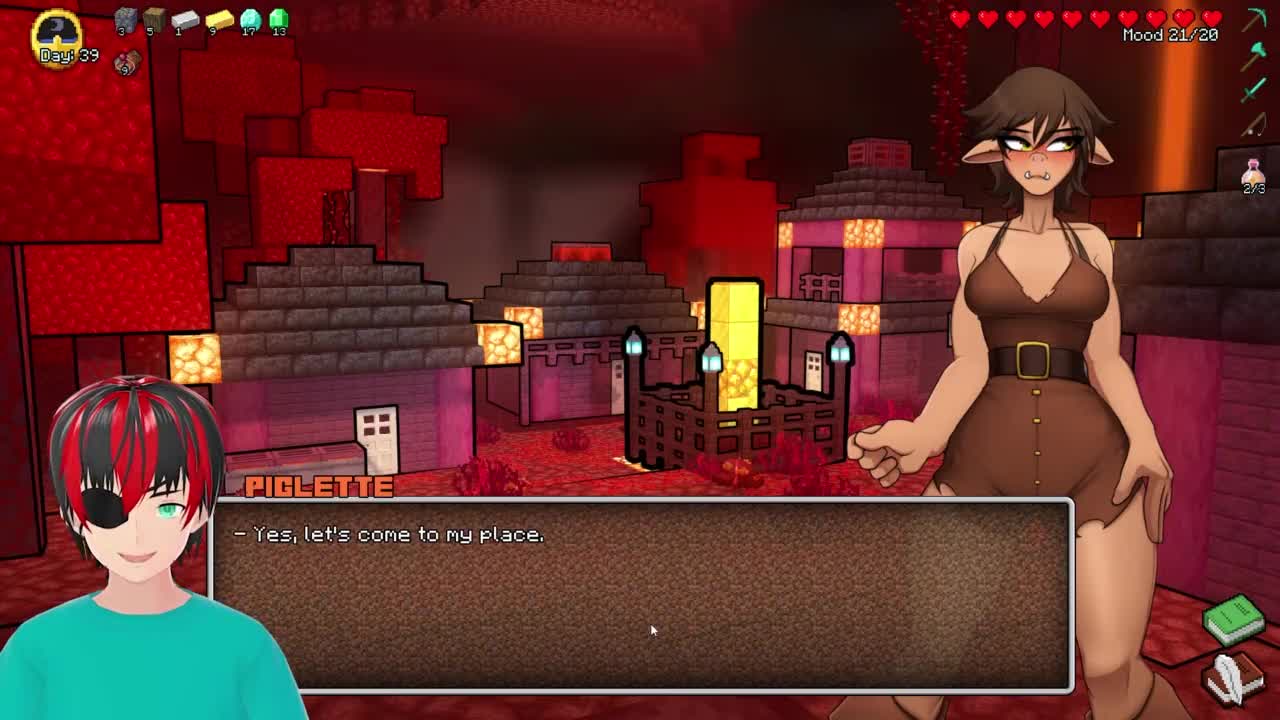Screen dimensions: 1280x720
Task: Select the diamond sword
Action: 1254,91
